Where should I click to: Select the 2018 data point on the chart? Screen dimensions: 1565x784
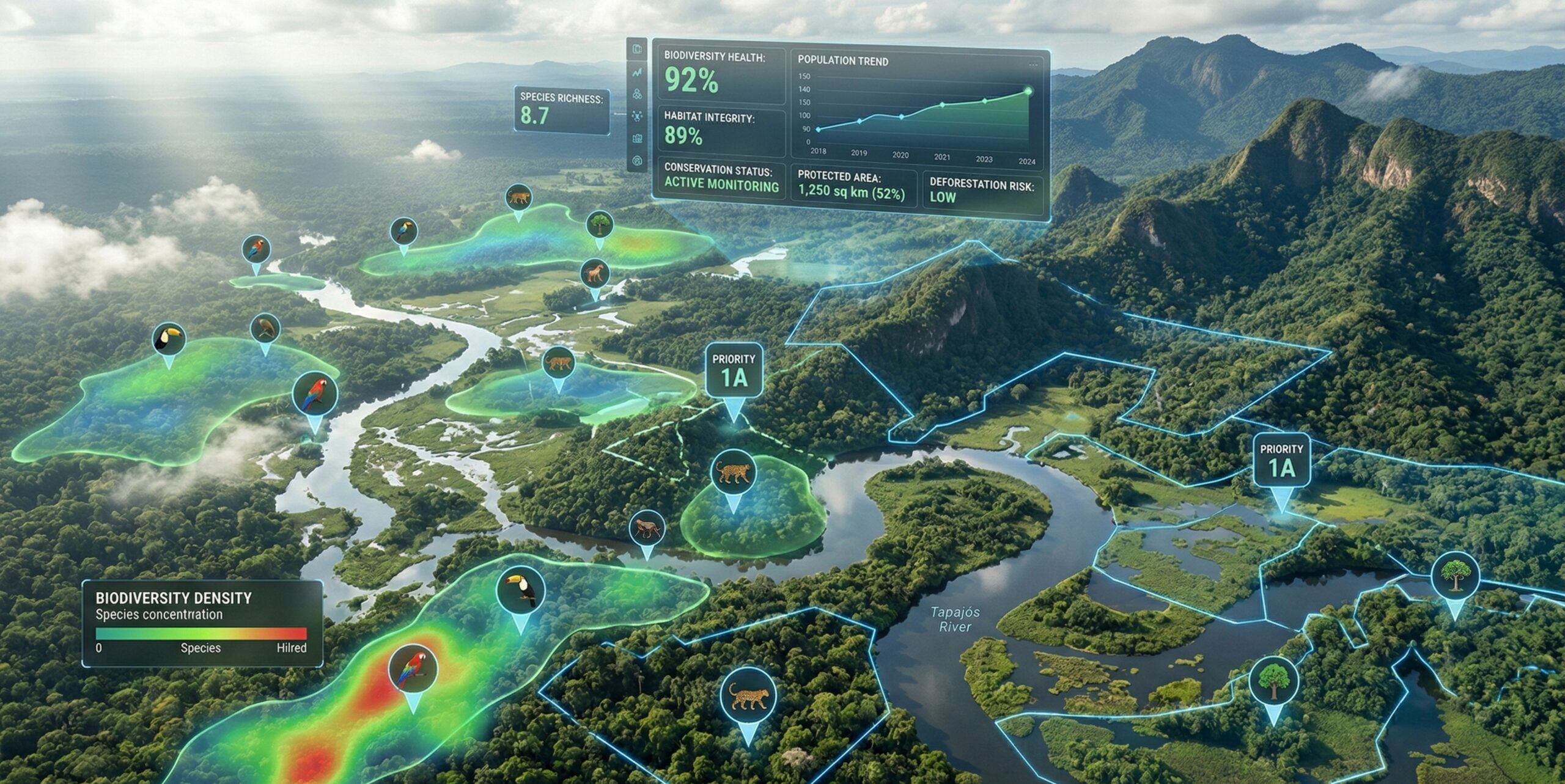click(x=819, y=130)
